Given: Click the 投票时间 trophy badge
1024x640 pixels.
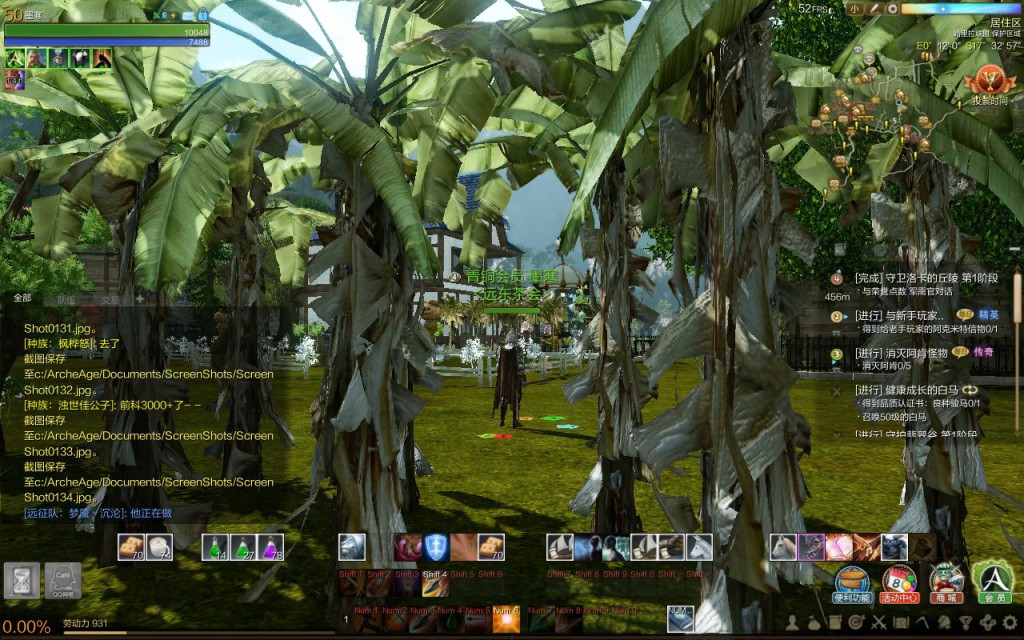Looking at the screenshot, I should [x=990, y=81].
